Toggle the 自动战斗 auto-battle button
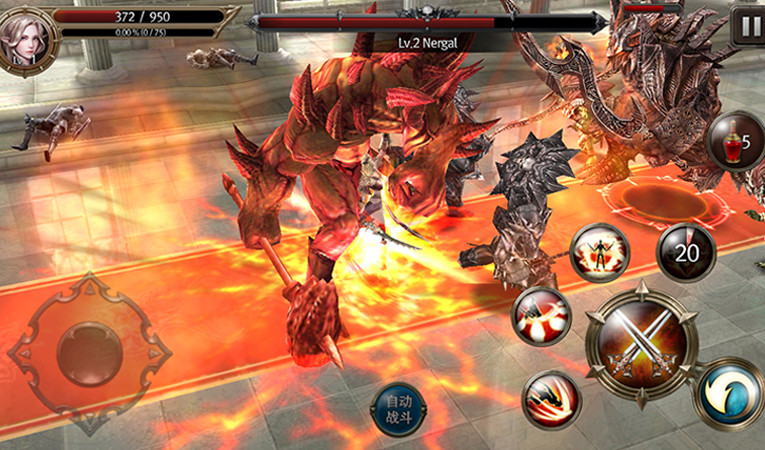Viewport: 765px width, 450px height. pyautogui.click(x=397, y=410)
